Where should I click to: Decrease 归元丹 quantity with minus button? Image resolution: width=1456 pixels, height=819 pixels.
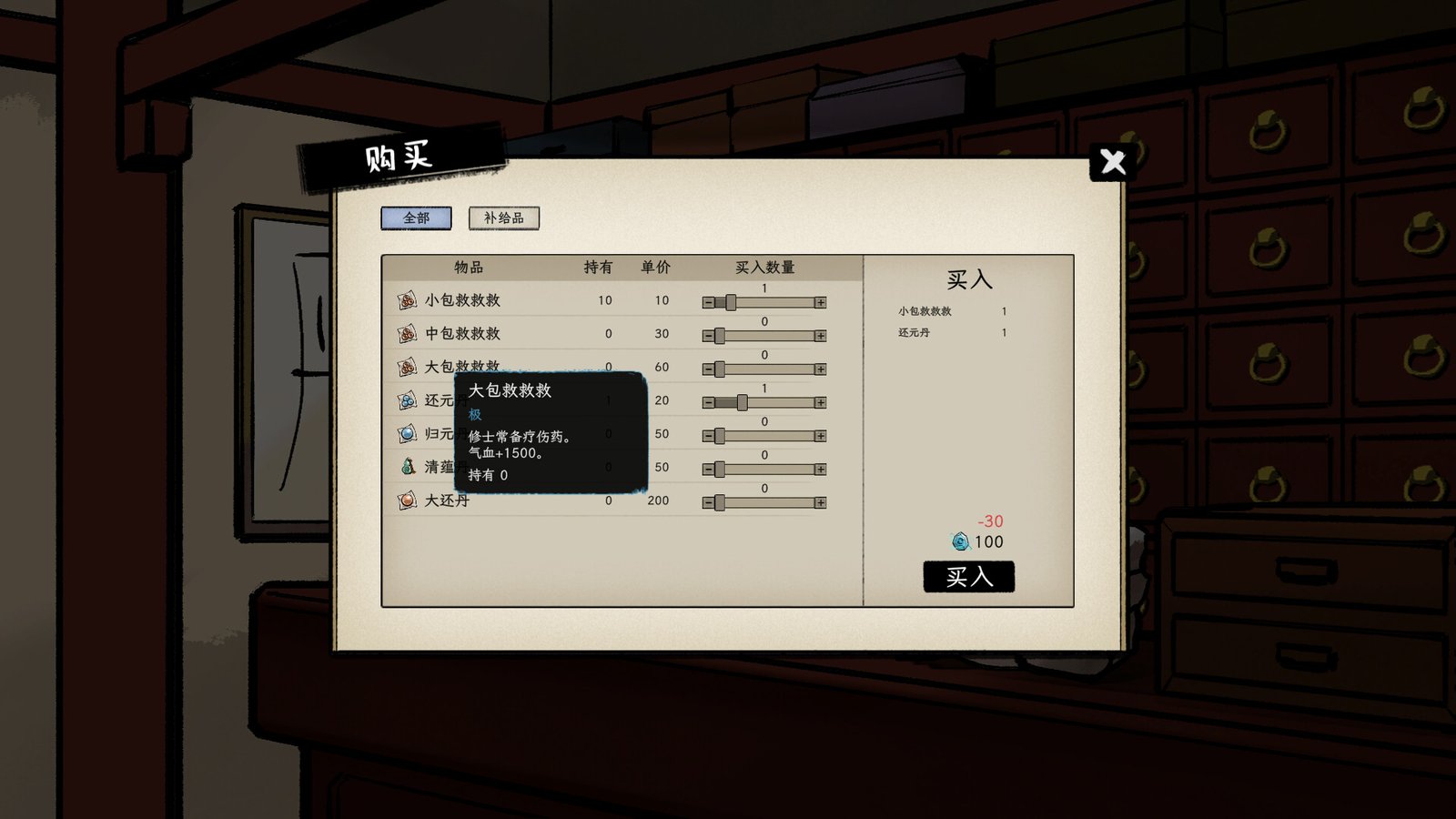[x=708, y=435]
